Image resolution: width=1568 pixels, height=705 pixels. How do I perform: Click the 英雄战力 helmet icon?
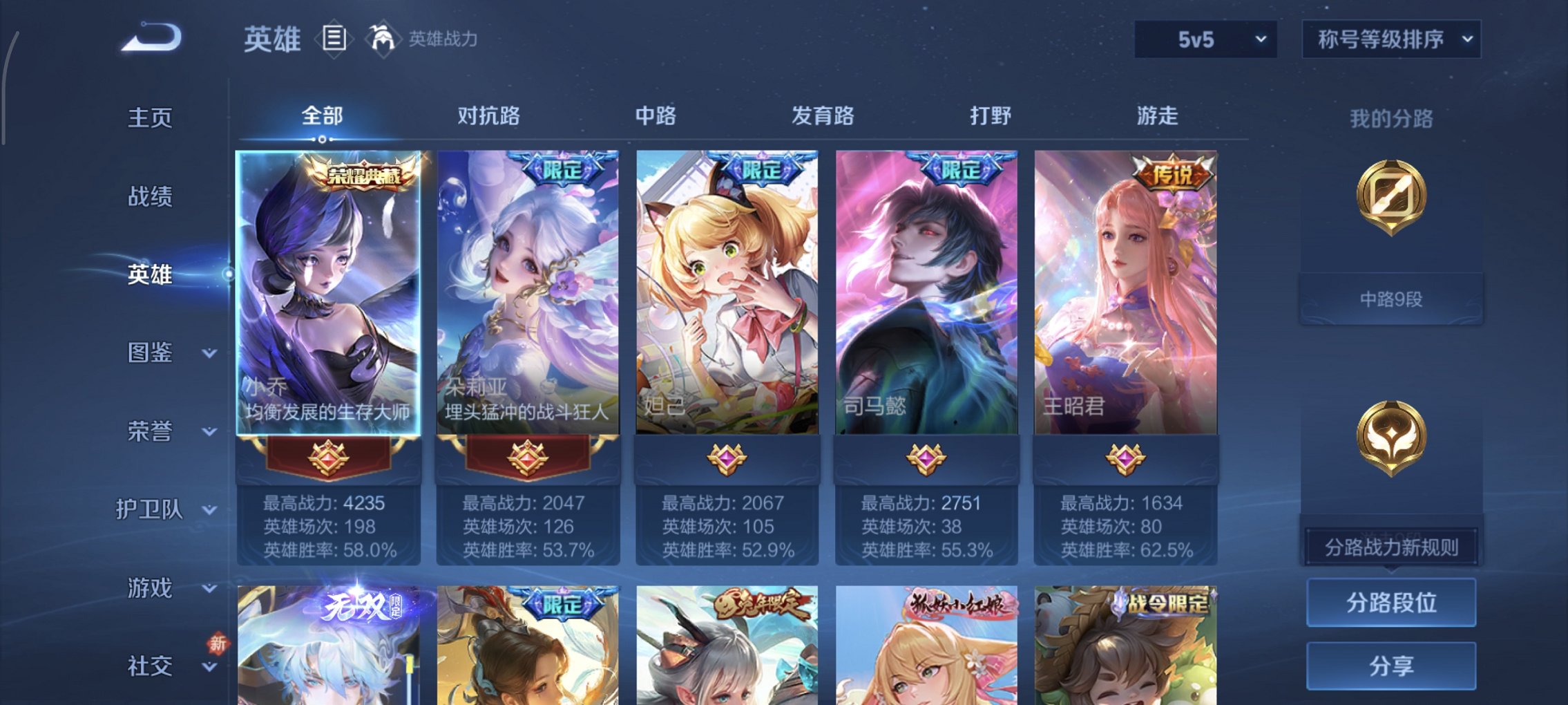tap(382, 39)
